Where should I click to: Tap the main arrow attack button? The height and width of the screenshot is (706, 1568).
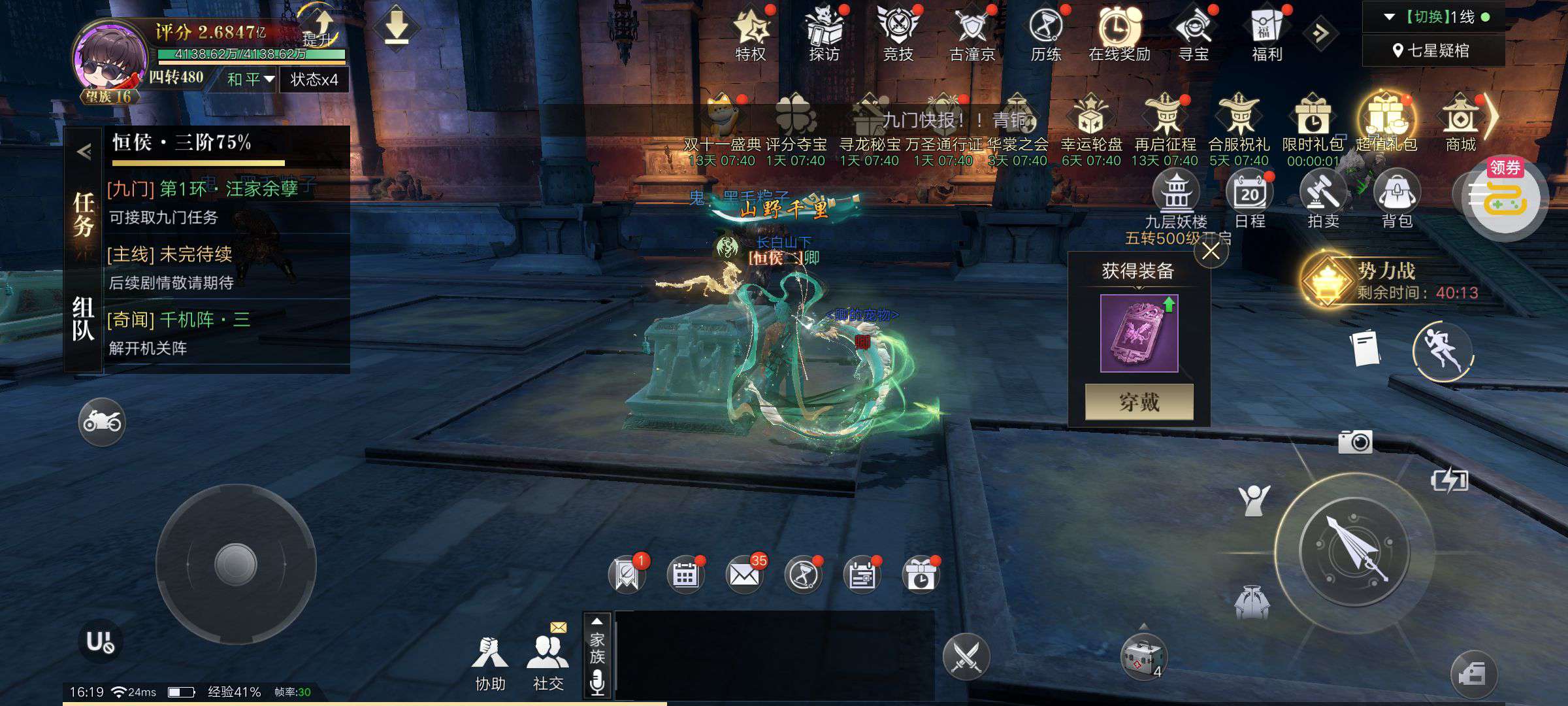pos(1354,551)
